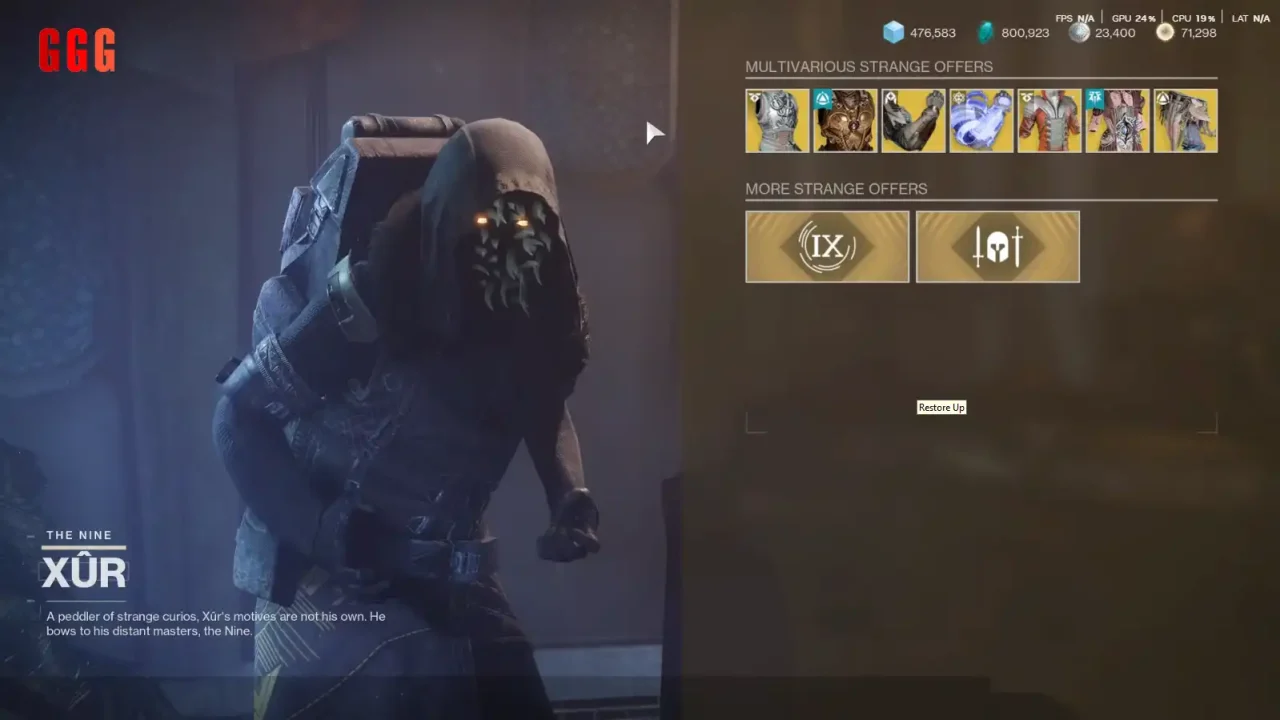Screen dimensions: 1280x720
Task: Select the glowing blue-white gauntlets
Action: tap(981, 121)
